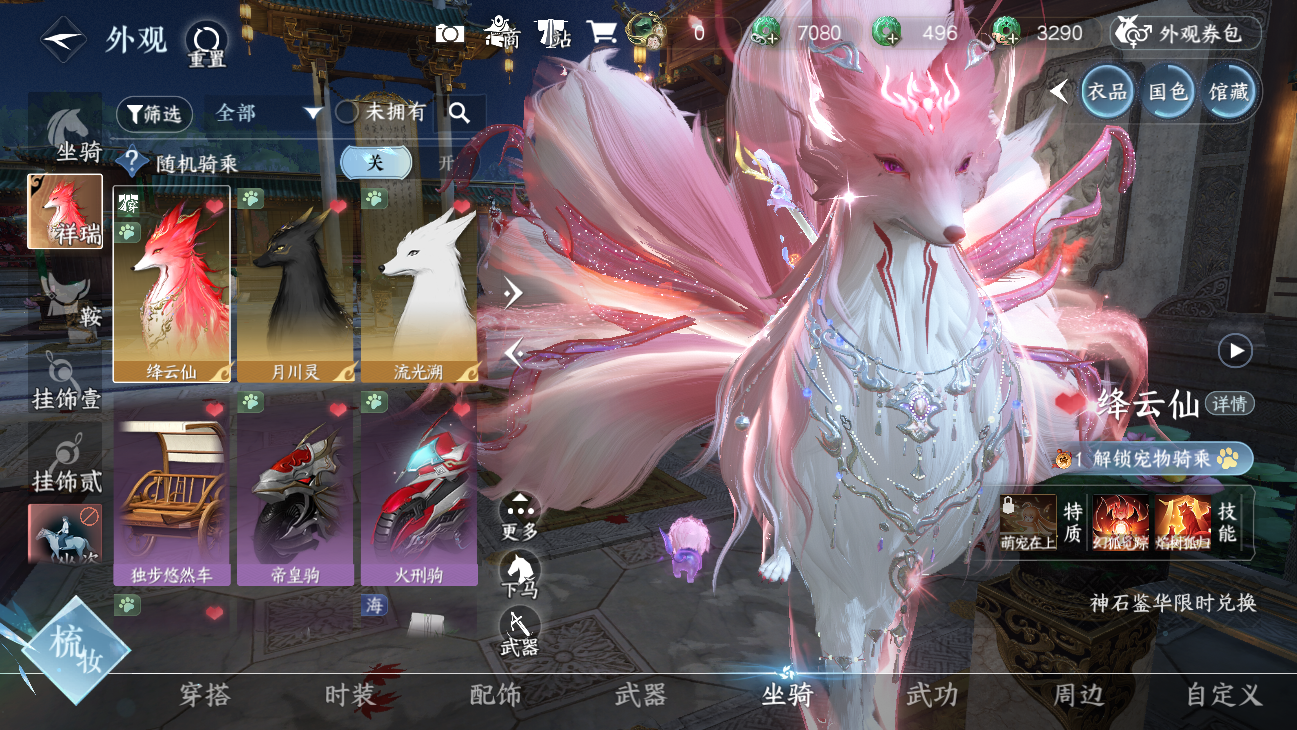The width and height of the screenshot is (1297, 730).
Task: Switch to the 时装 bottom tab
Action: [350, 695]
